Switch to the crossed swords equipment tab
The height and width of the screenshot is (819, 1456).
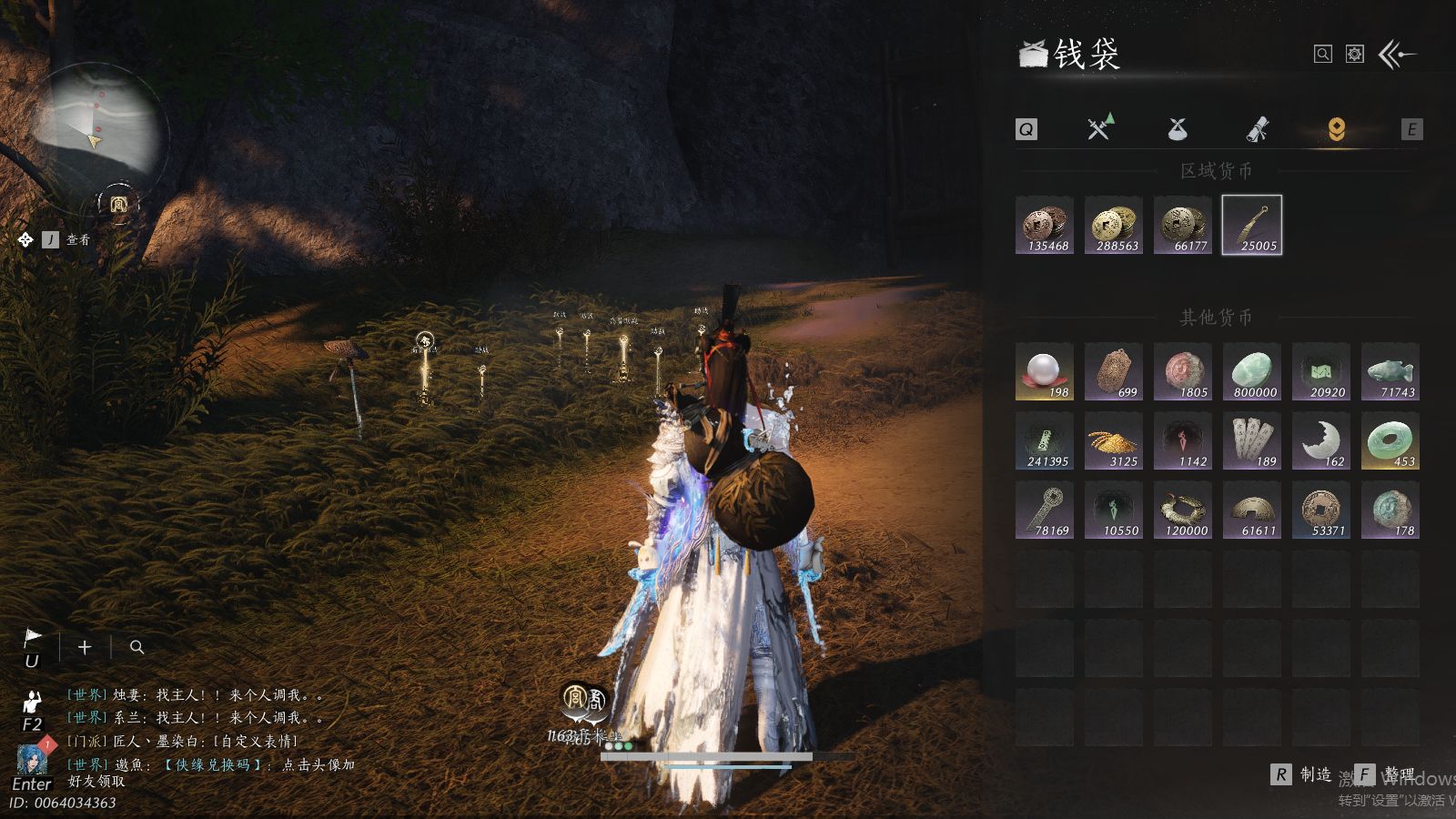click(1100, 128)
